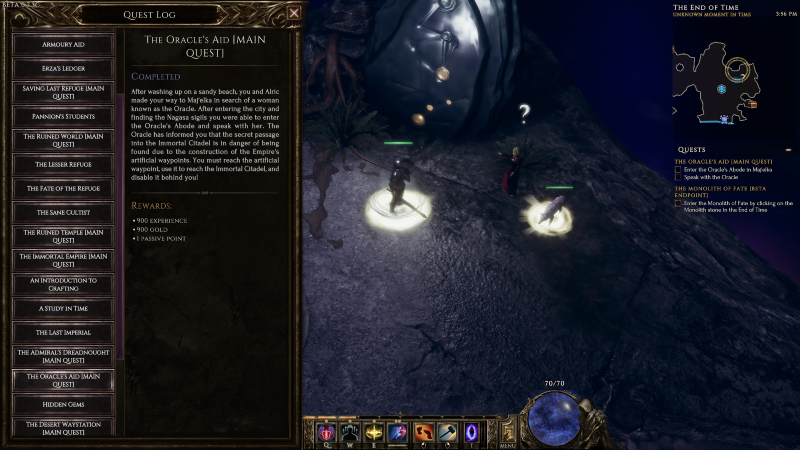Close the Quest Log window
Image resolution: width=800 pixels, height=450 pixels.
pos(293,14)
